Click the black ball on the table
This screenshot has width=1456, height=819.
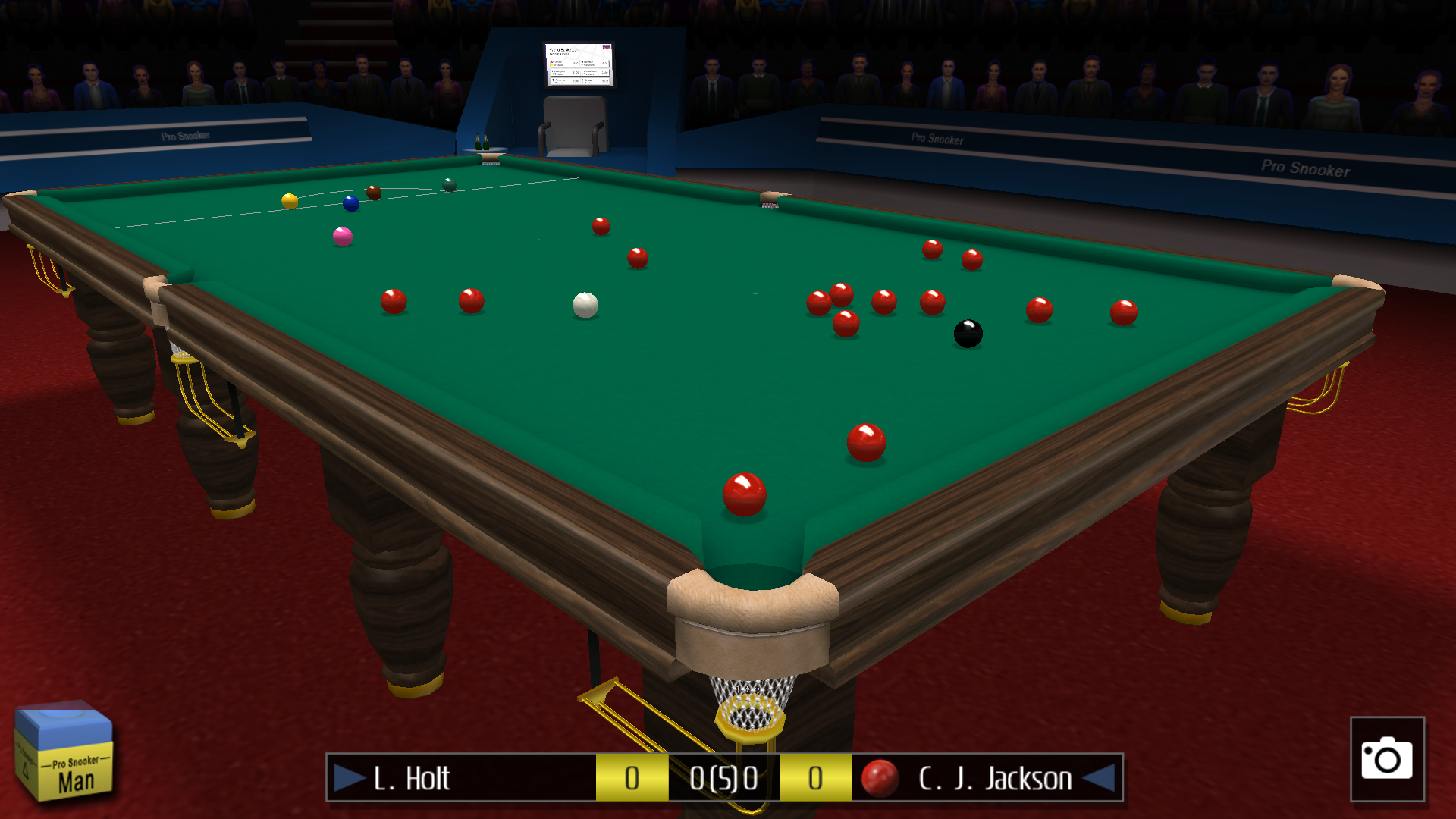click(968, 334)
